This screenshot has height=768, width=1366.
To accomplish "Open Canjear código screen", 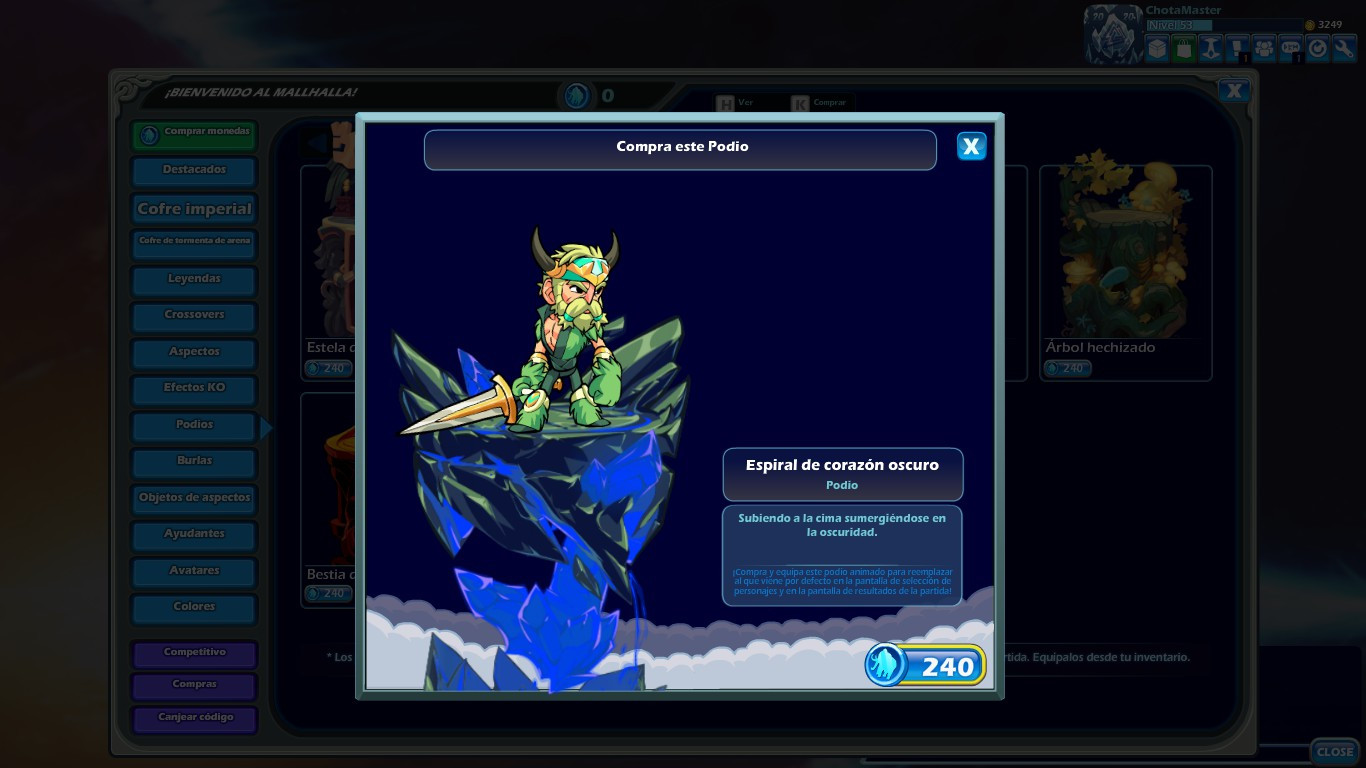I will click(194, 719).
